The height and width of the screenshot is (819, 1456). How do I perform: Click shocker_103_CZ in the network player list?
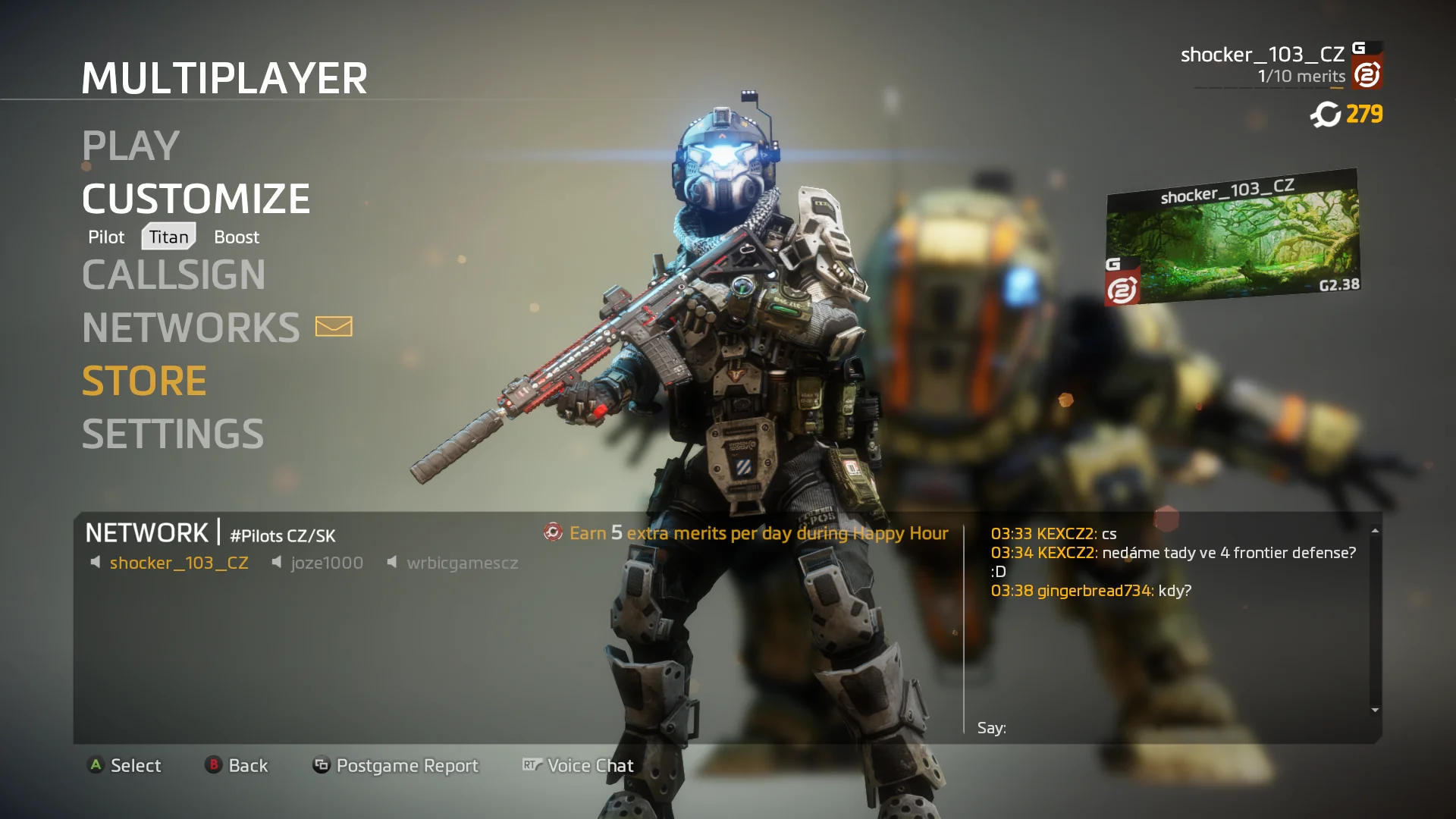coord(179,563)
